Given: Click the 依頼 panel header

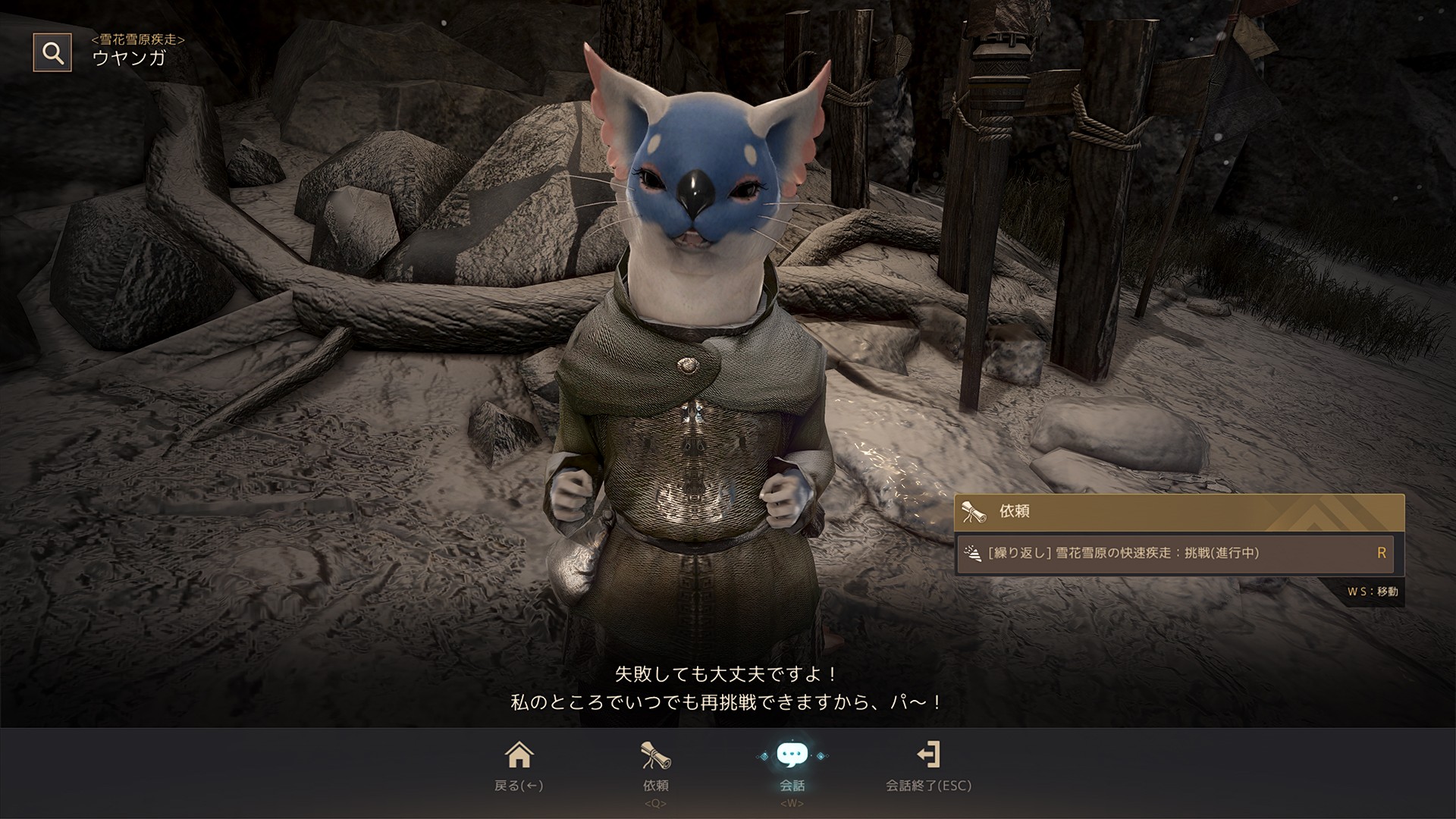Looking at the screenshot, I should point(1178,512).
